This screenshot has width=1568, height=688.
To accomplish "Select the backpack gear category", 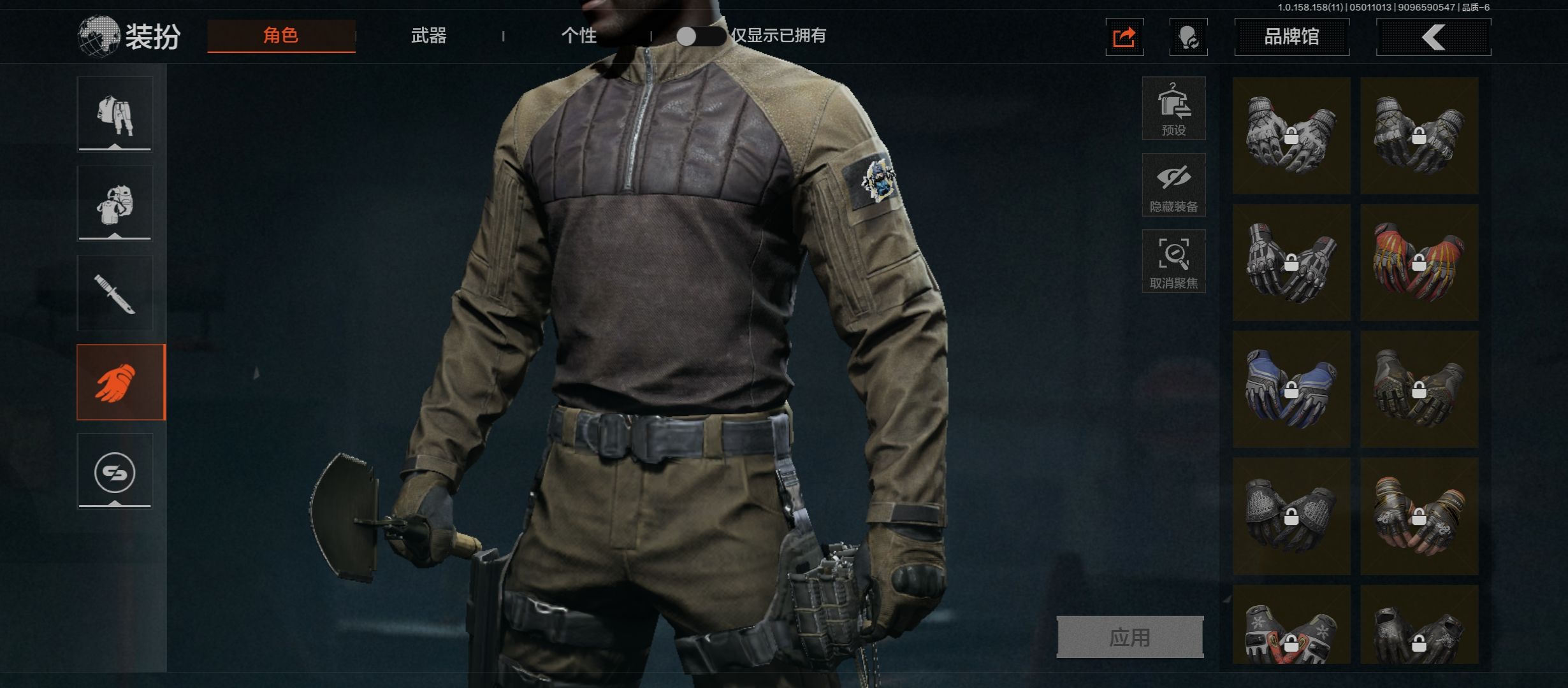I will click(x=115, y=204).
